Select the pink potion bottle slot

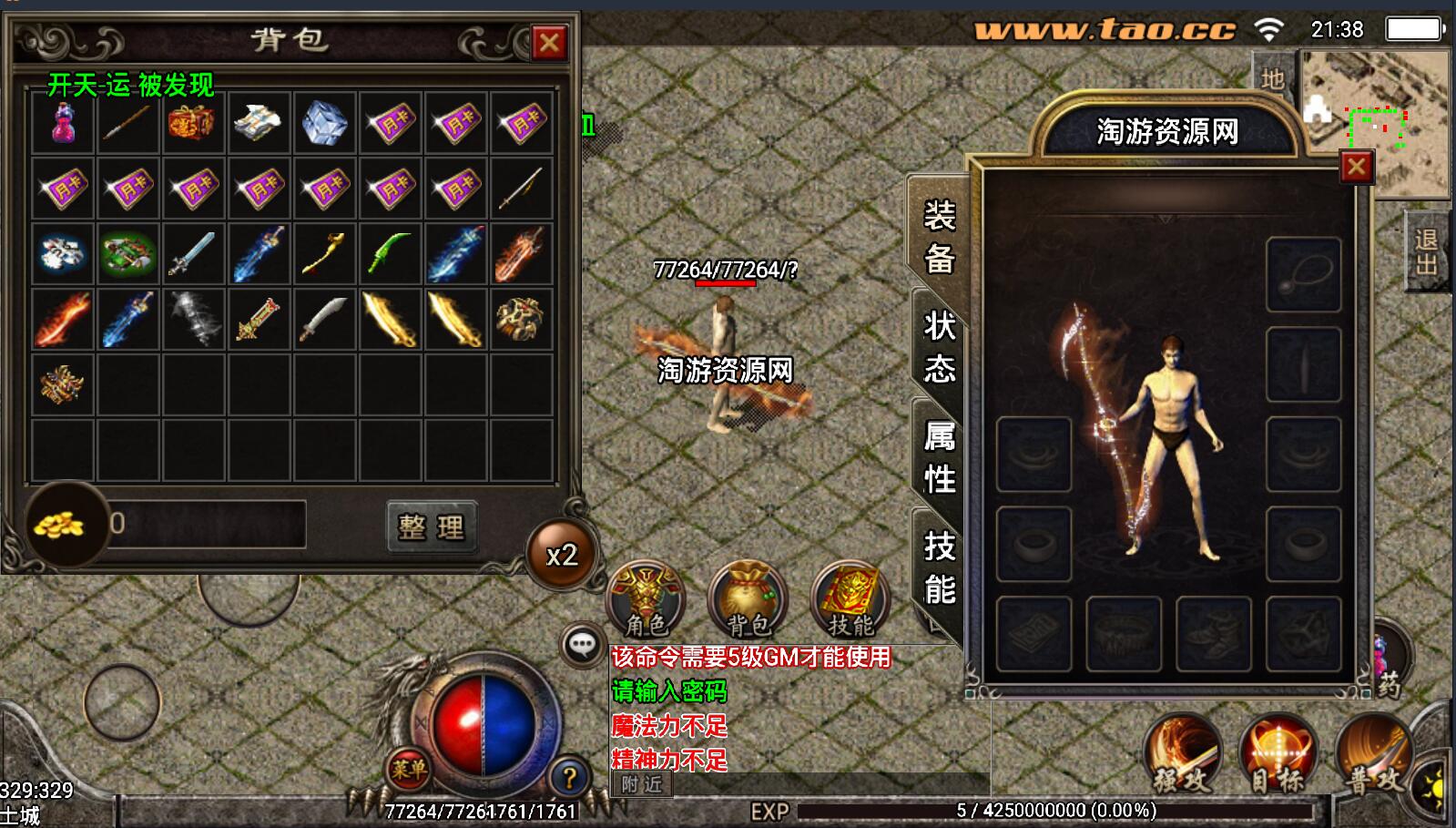(62, 122)
